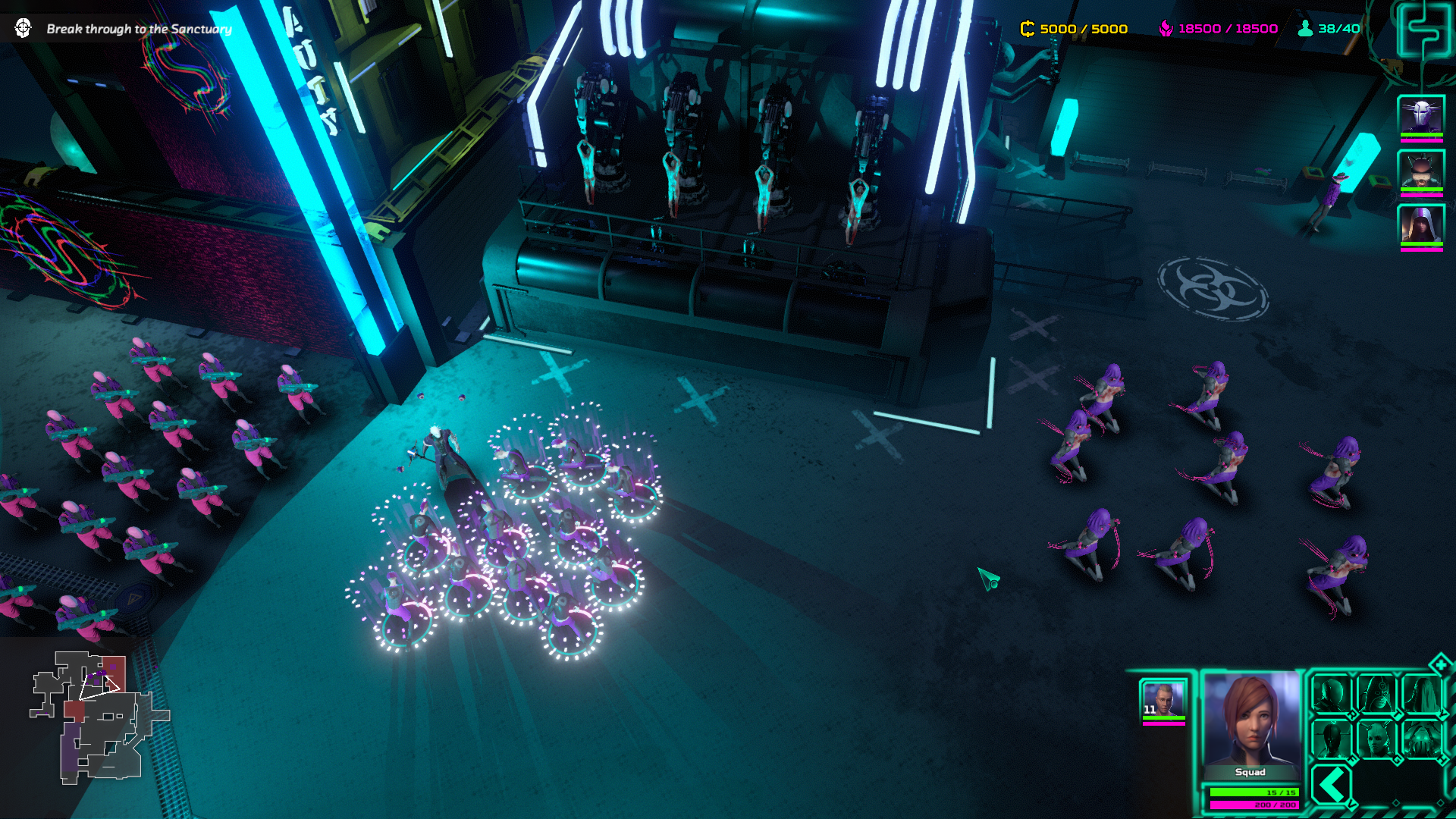
Task: Select the wireframe-head ability icon with hotkey F
Action: click(1331, 739)
